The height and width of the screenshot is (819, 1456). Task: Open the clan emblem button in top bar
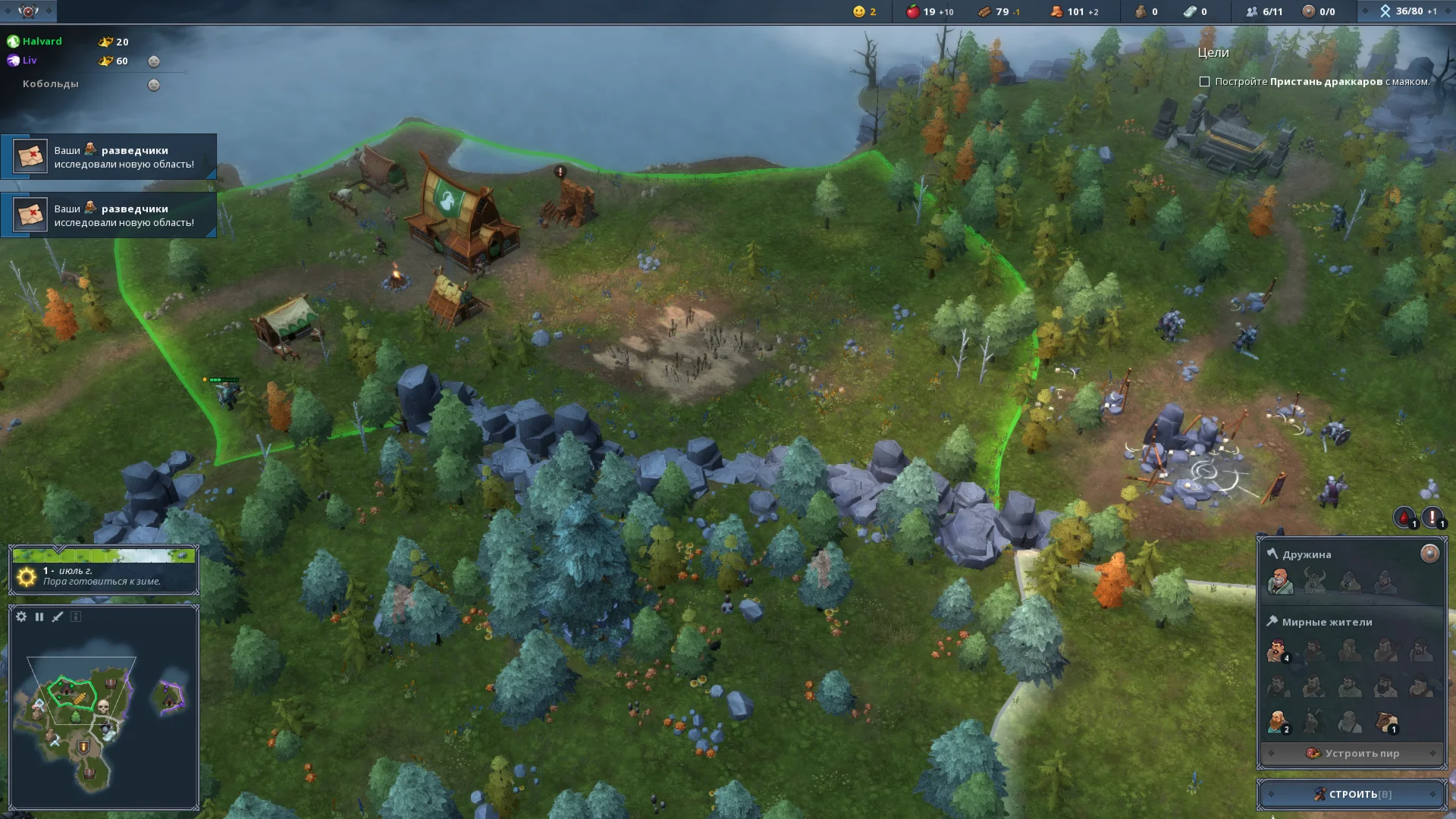pyautogui.click(x=28, y=11)
